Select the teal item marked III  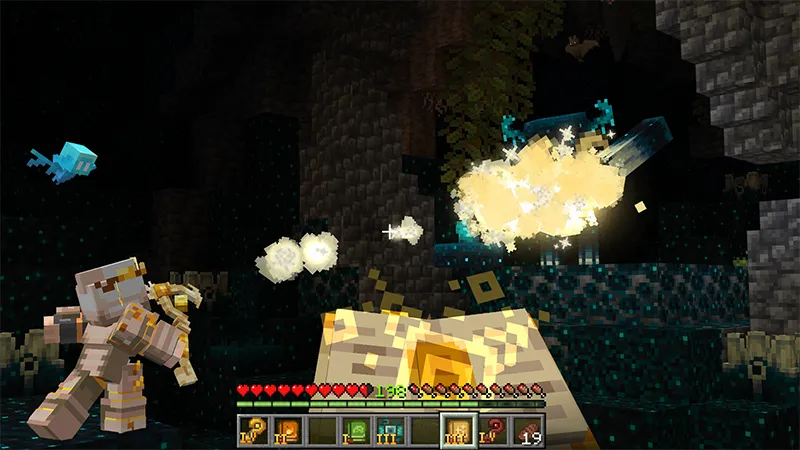[391, 431]
